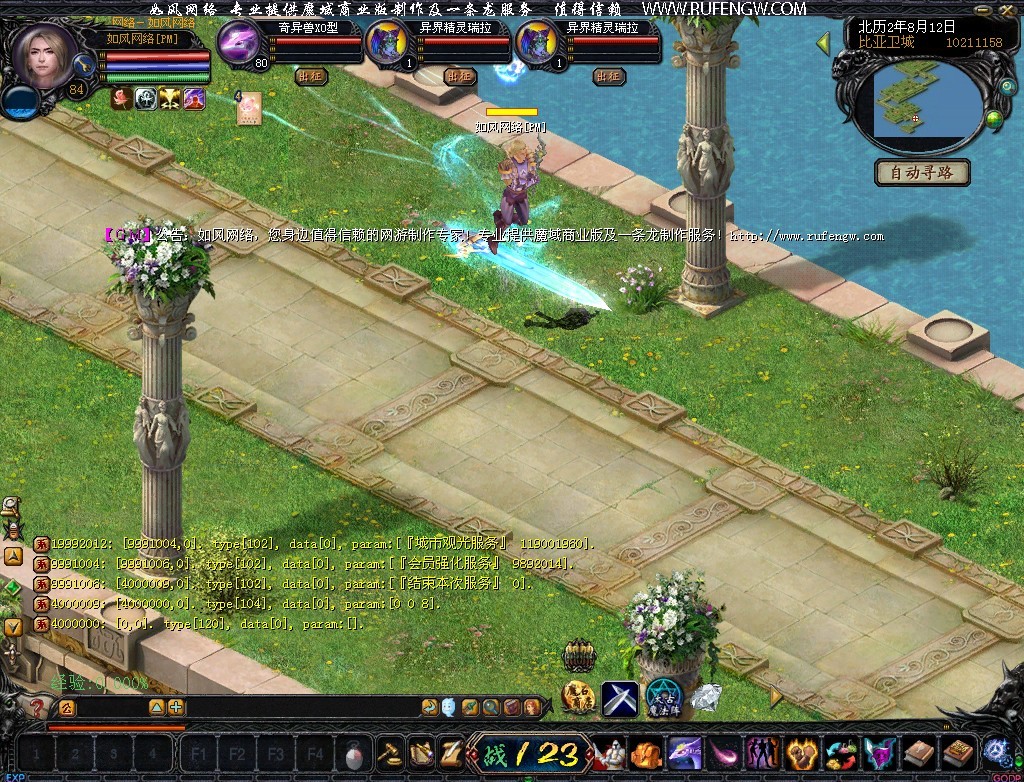The image size is (1024, 782).
Task: Collapse the minimap with the green arrow
Action: click(824, 43)
